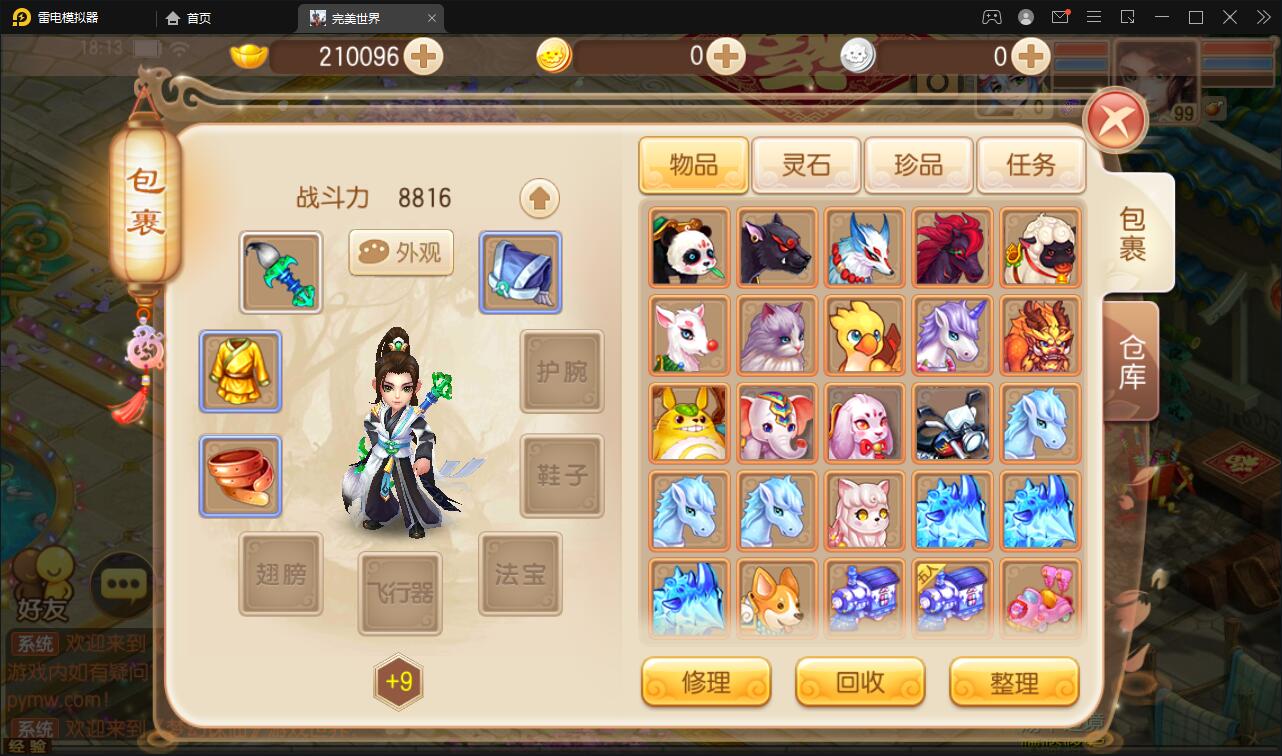Viewport: 1282px width, 756px height.
Task: Click the gold ingot plus icon
Action: [x=424, y=57]
